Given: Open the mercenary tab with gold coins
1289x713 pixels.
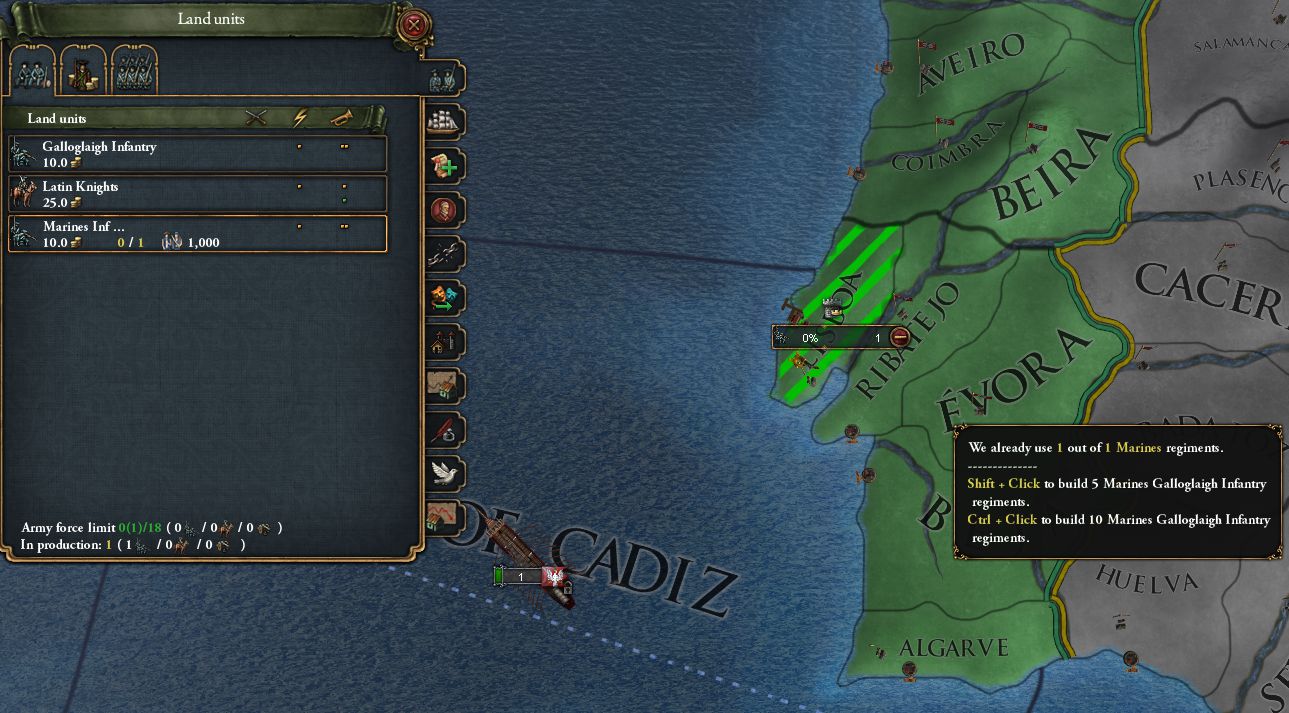Looking at the screenshot, I should [x=83, y=70].
